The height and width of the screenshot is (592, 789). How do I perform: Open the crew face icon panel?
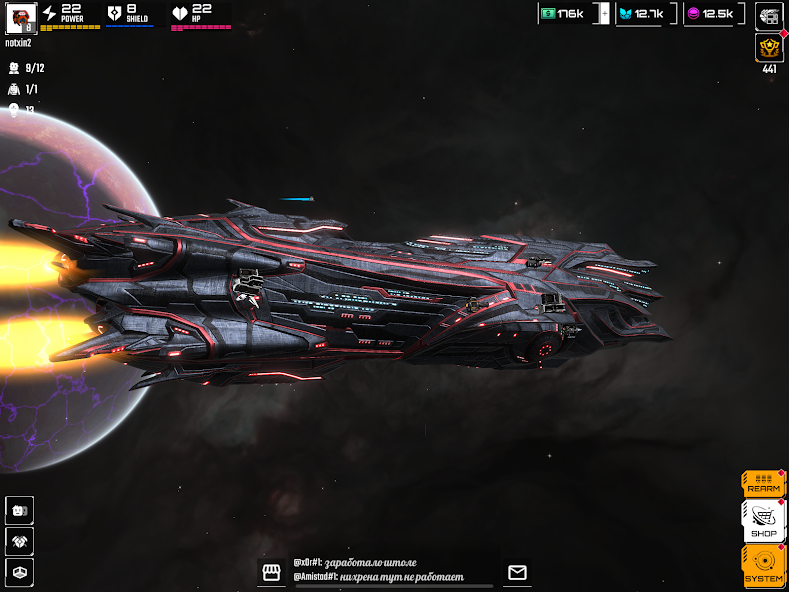pos(20,509)
